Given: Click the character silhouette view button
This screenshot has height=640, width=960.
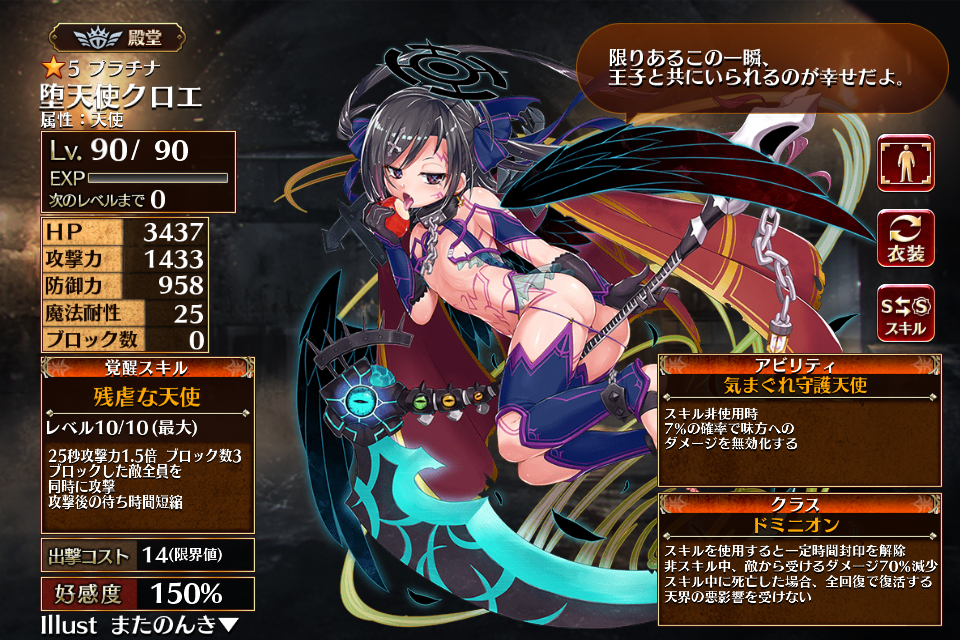Looking at the screenshot, I should tap(905, 163).
